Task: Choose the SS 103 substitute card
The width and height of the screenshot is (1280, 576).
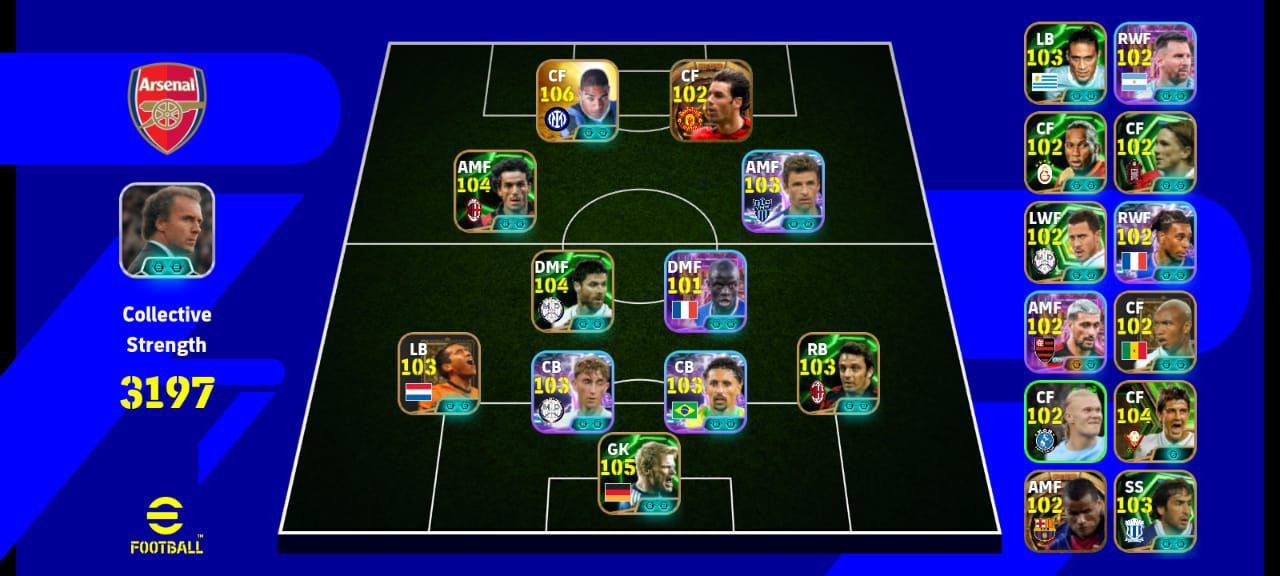Action: pyautogui.click(x=1155, y=511)
